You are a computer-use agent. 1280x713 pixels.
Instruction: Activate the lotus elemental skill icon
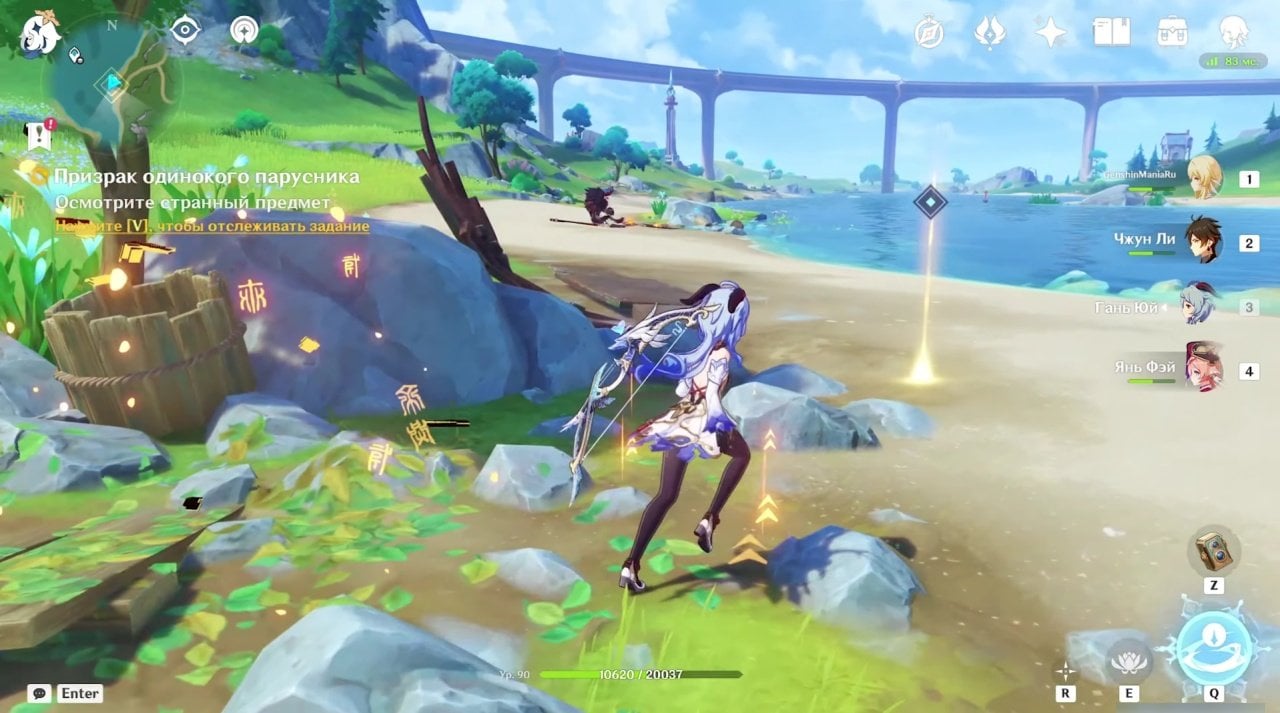tap(1129, 659)
